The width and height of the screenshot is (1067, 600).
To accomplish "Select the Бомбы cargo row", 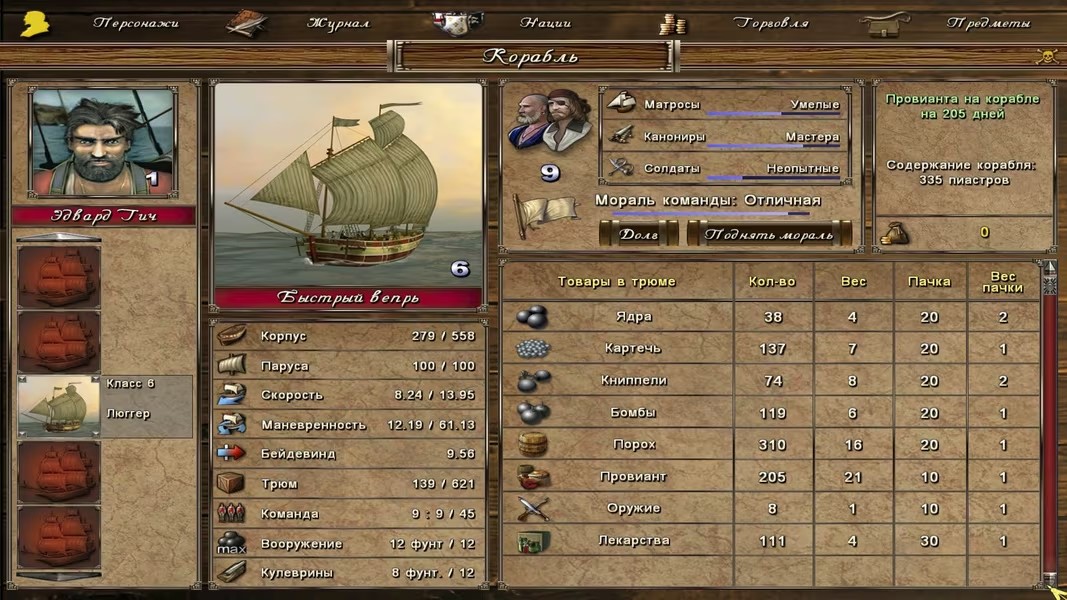I will coord(634,413).
